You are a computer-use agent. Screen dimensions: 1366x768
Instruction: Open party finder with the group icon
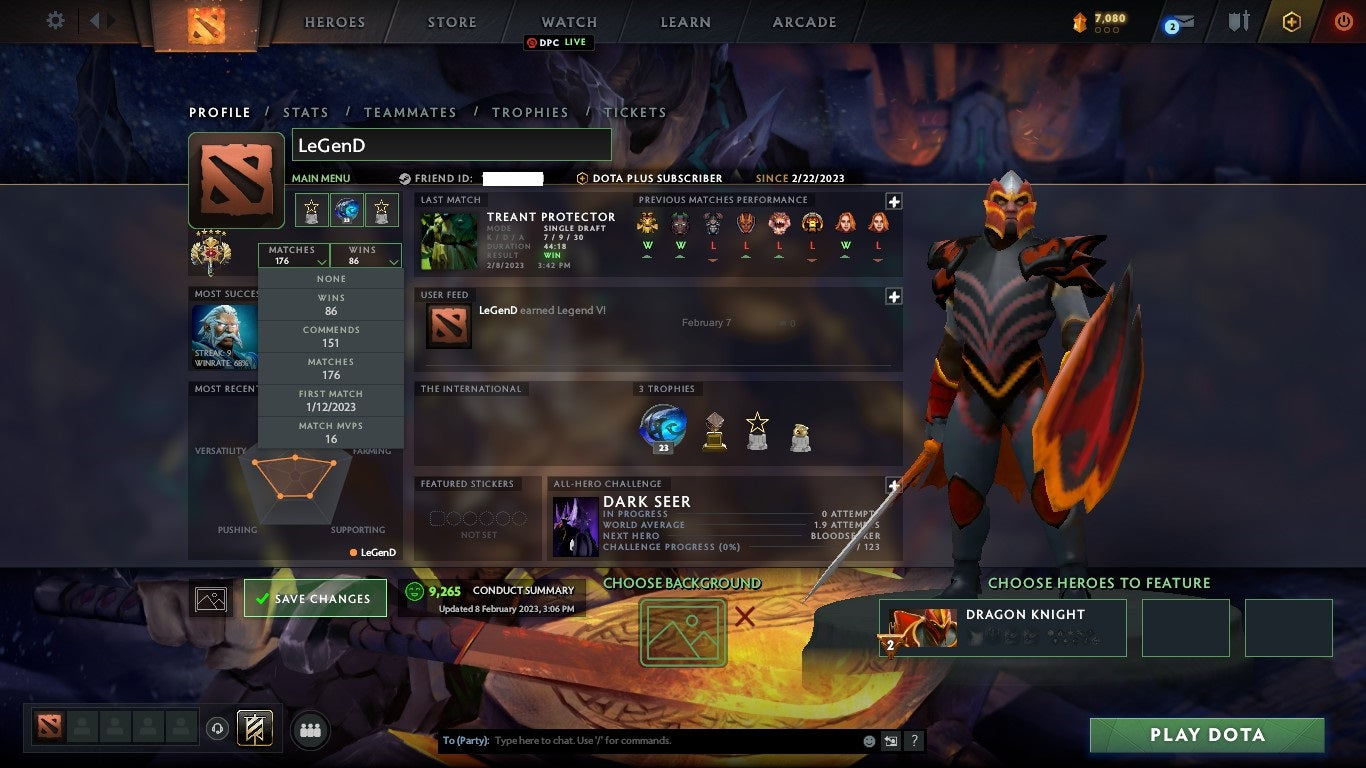[x=310, y=731]
